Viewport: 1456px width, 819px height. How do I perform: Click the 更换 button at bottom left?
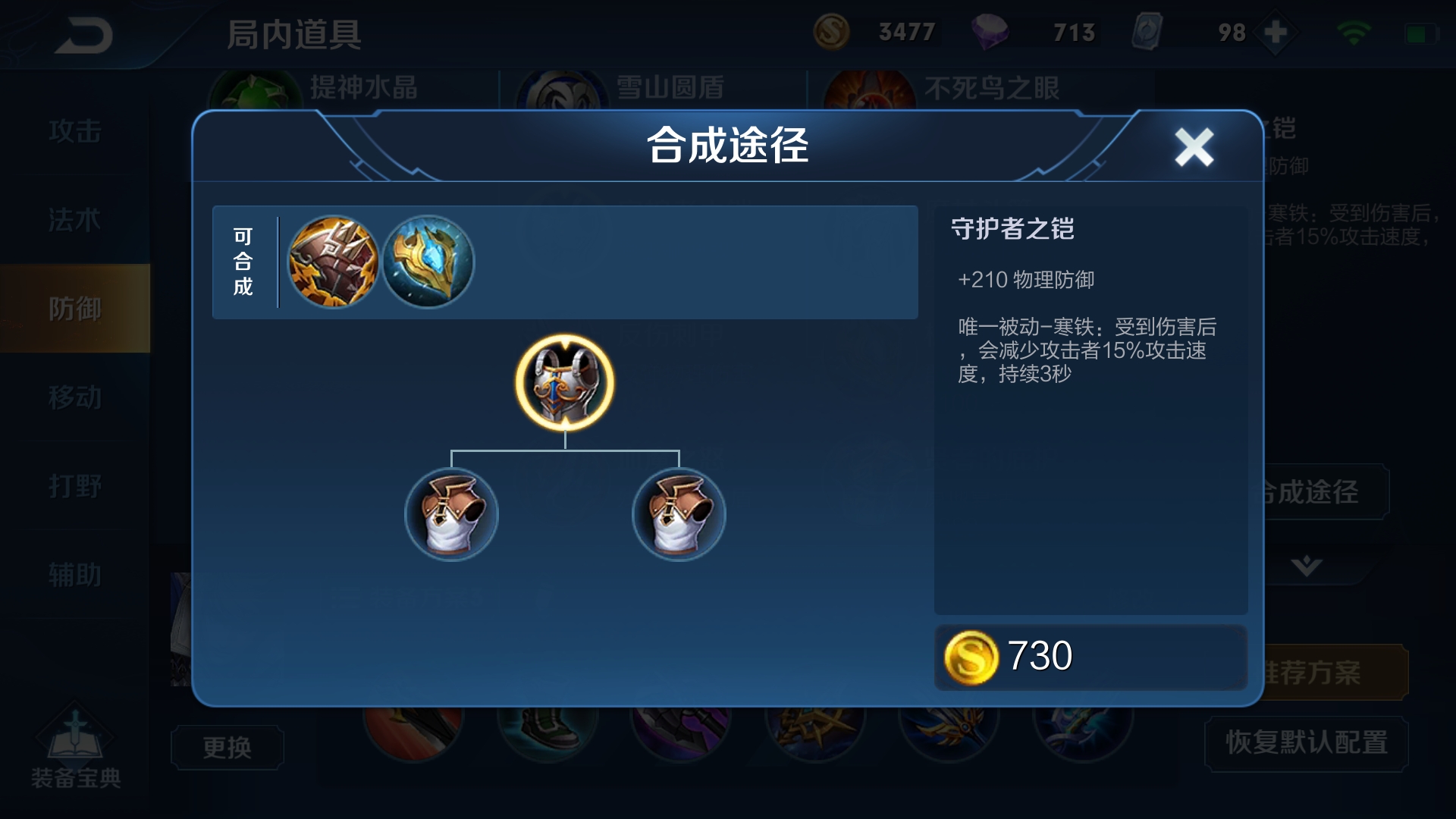(x=227, y=747)
